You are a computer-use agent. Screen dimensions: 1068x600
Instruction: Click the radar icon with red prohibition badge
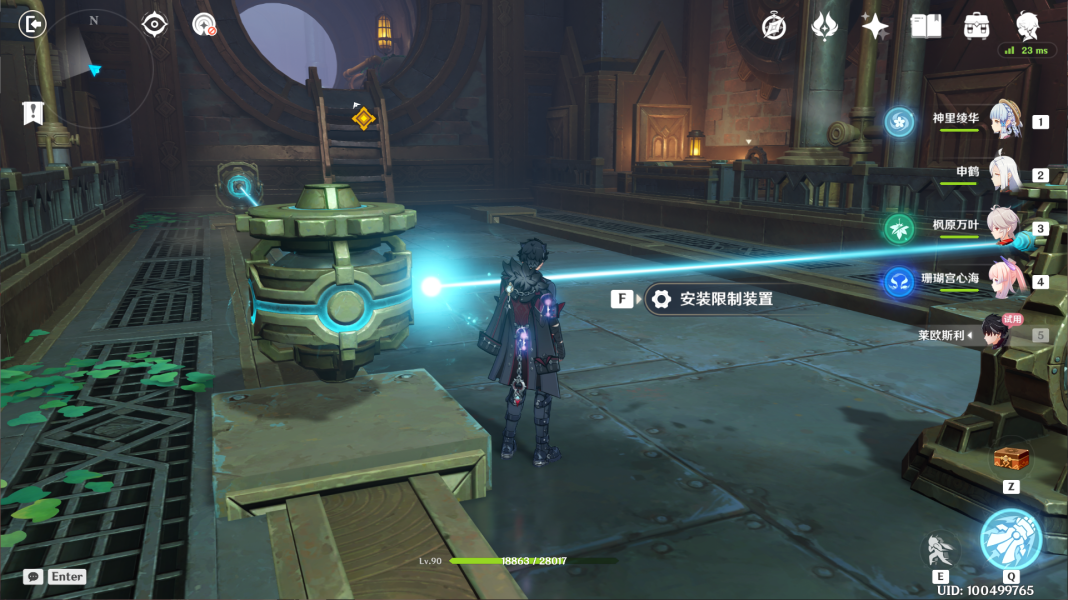click(204, 24)
